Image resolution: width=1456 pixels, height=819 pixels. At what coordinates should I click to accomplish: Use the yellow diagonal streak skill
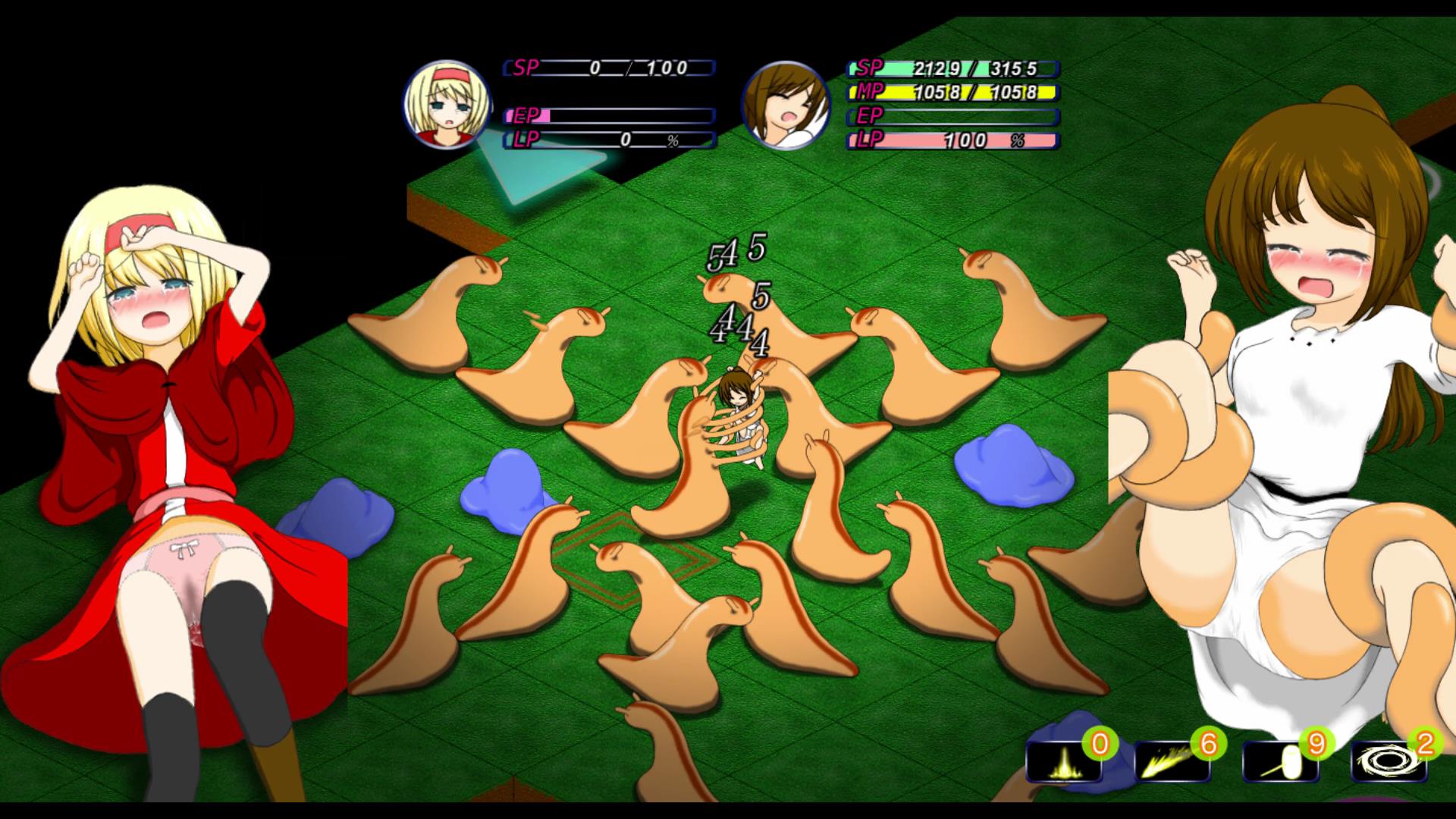click(x=1172, y=761)
